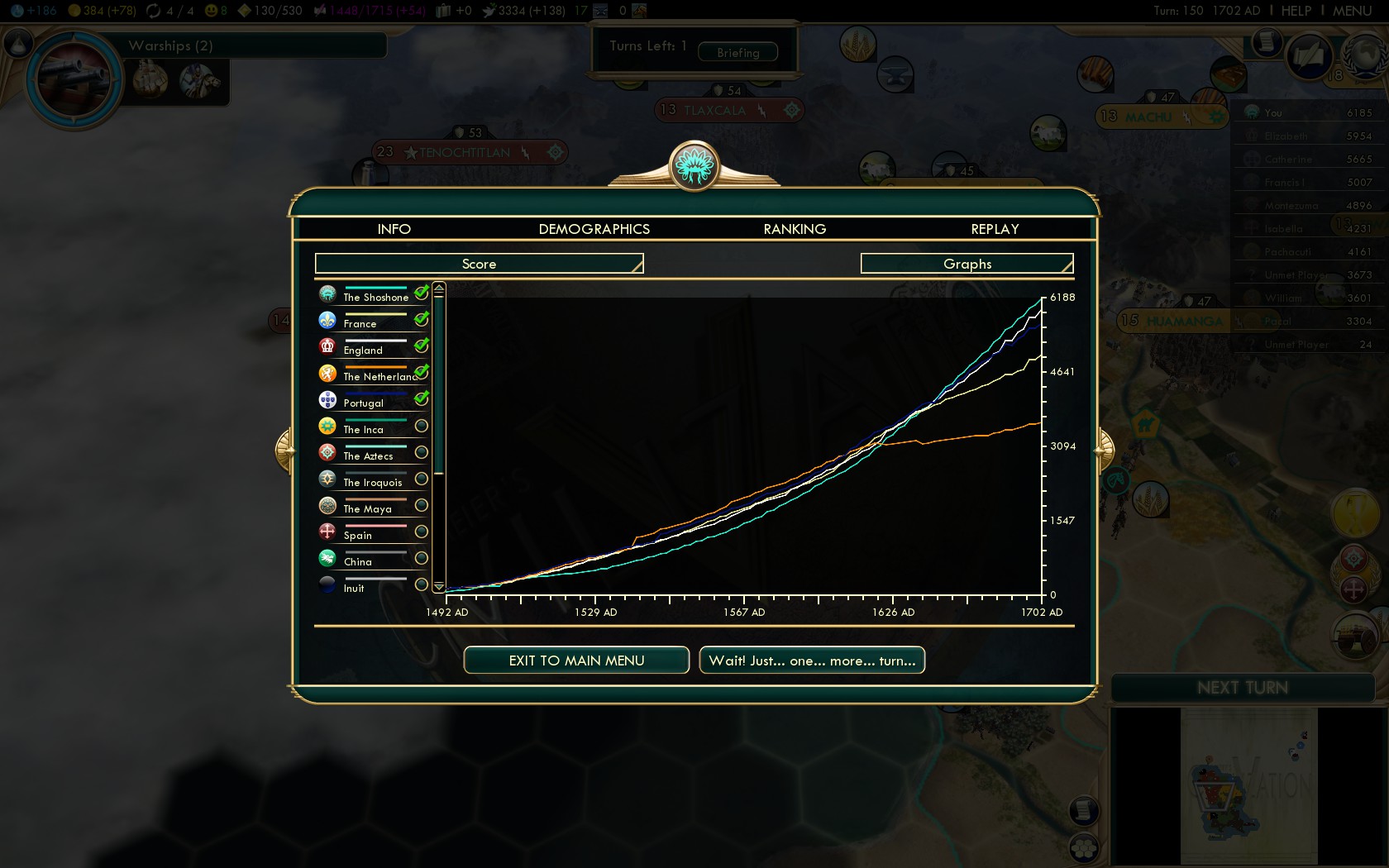The height and width of the screenshot is (868, 1389).
Task: Switch to the INFO tab
Action: click(x=394, y=229)
